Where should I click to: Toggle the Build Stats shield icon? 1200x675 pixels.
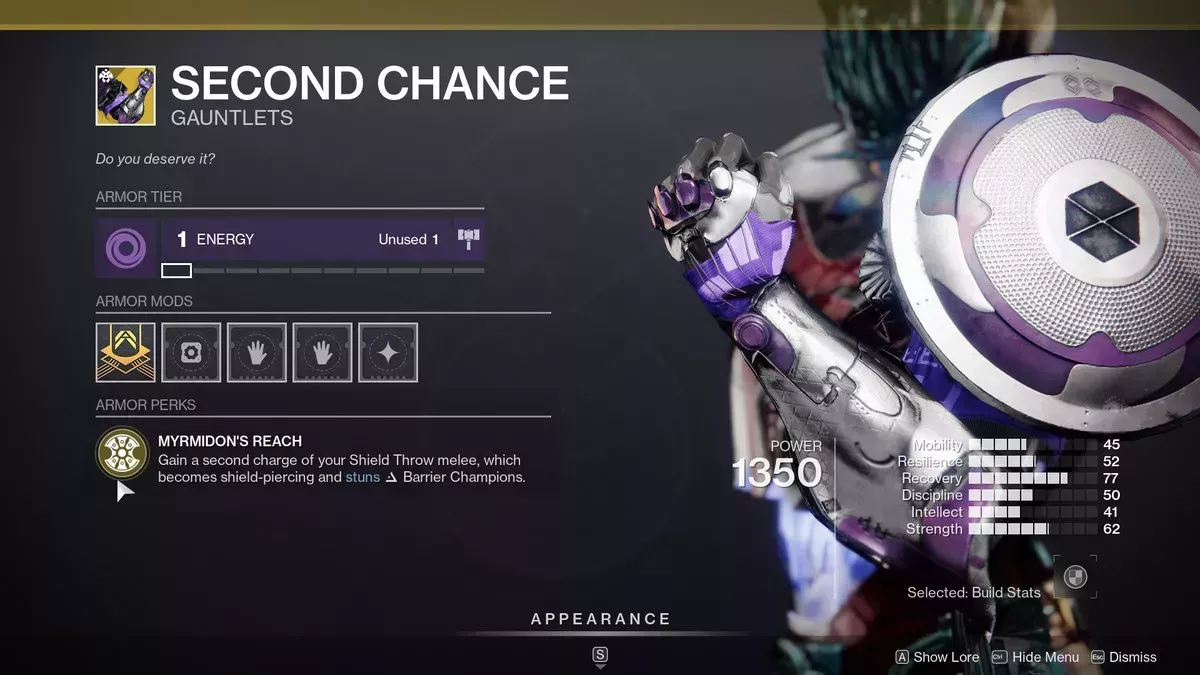point(1075,578)
